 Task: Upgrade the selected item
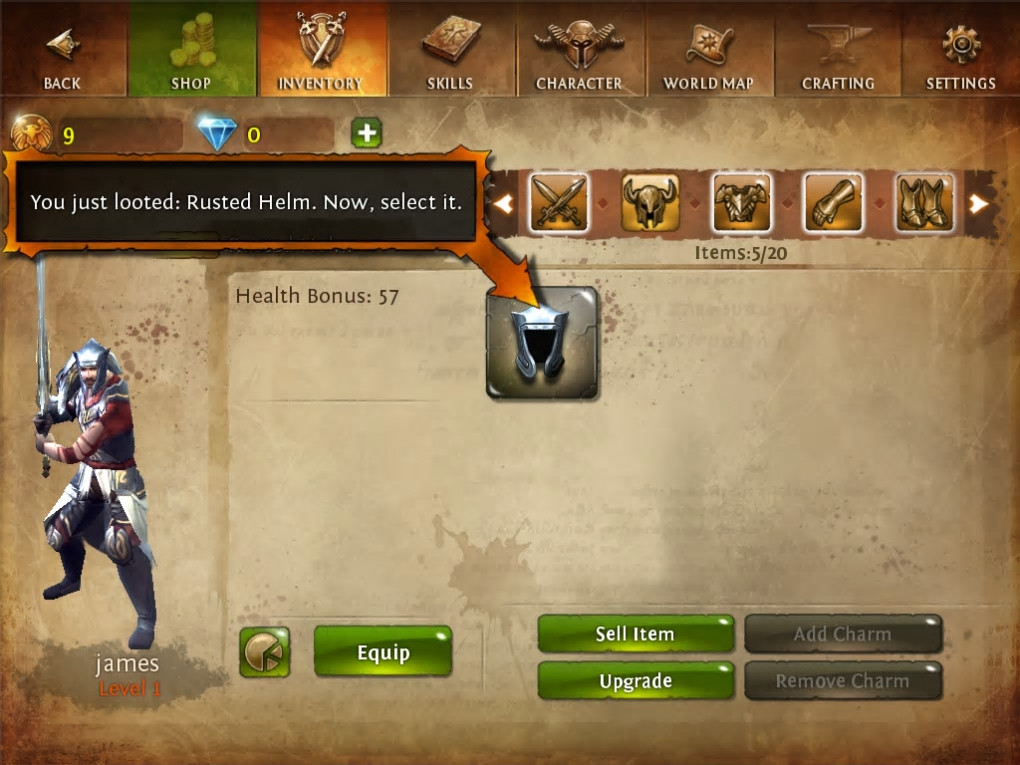pos(636,681)
